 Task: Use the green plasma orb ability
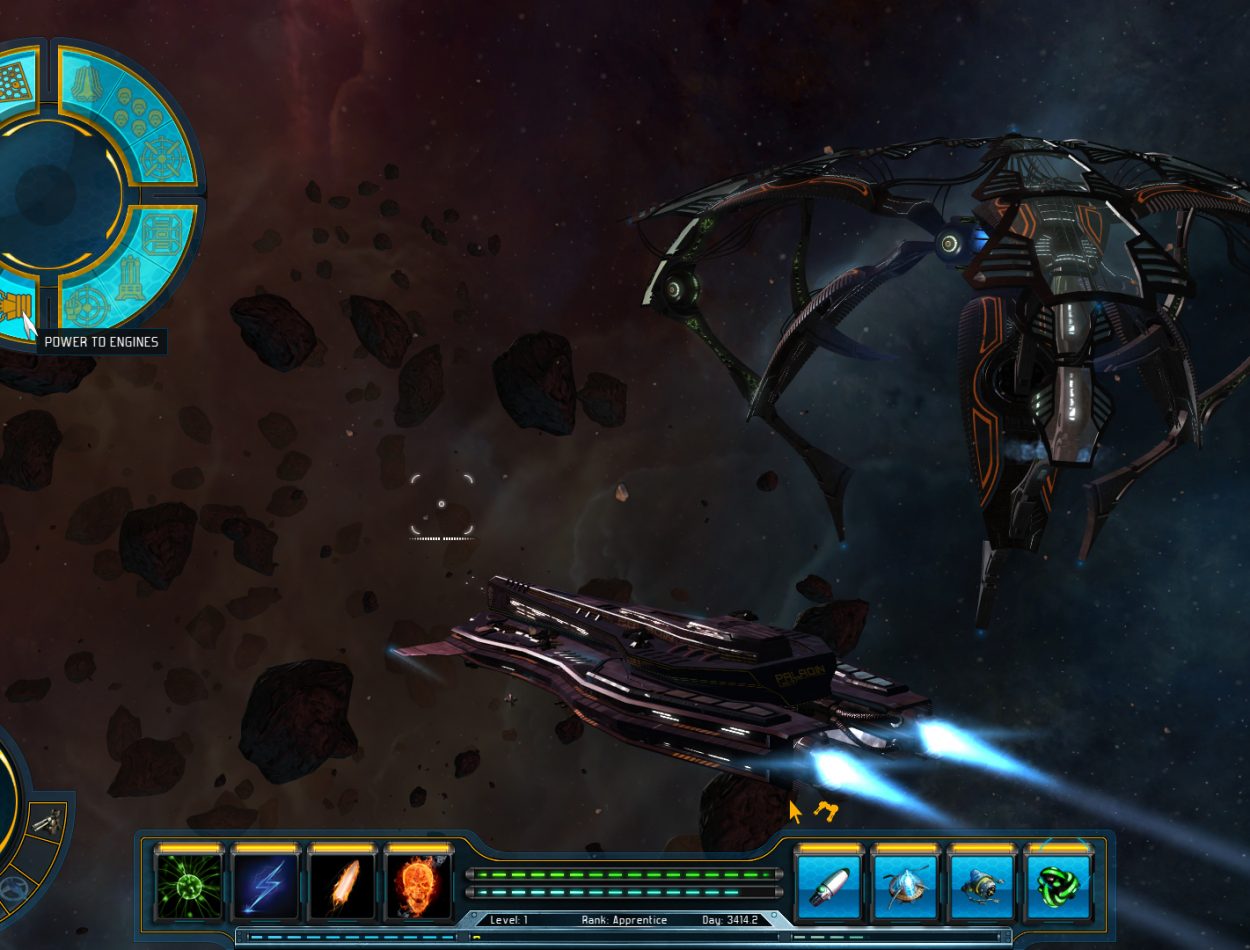189,887
